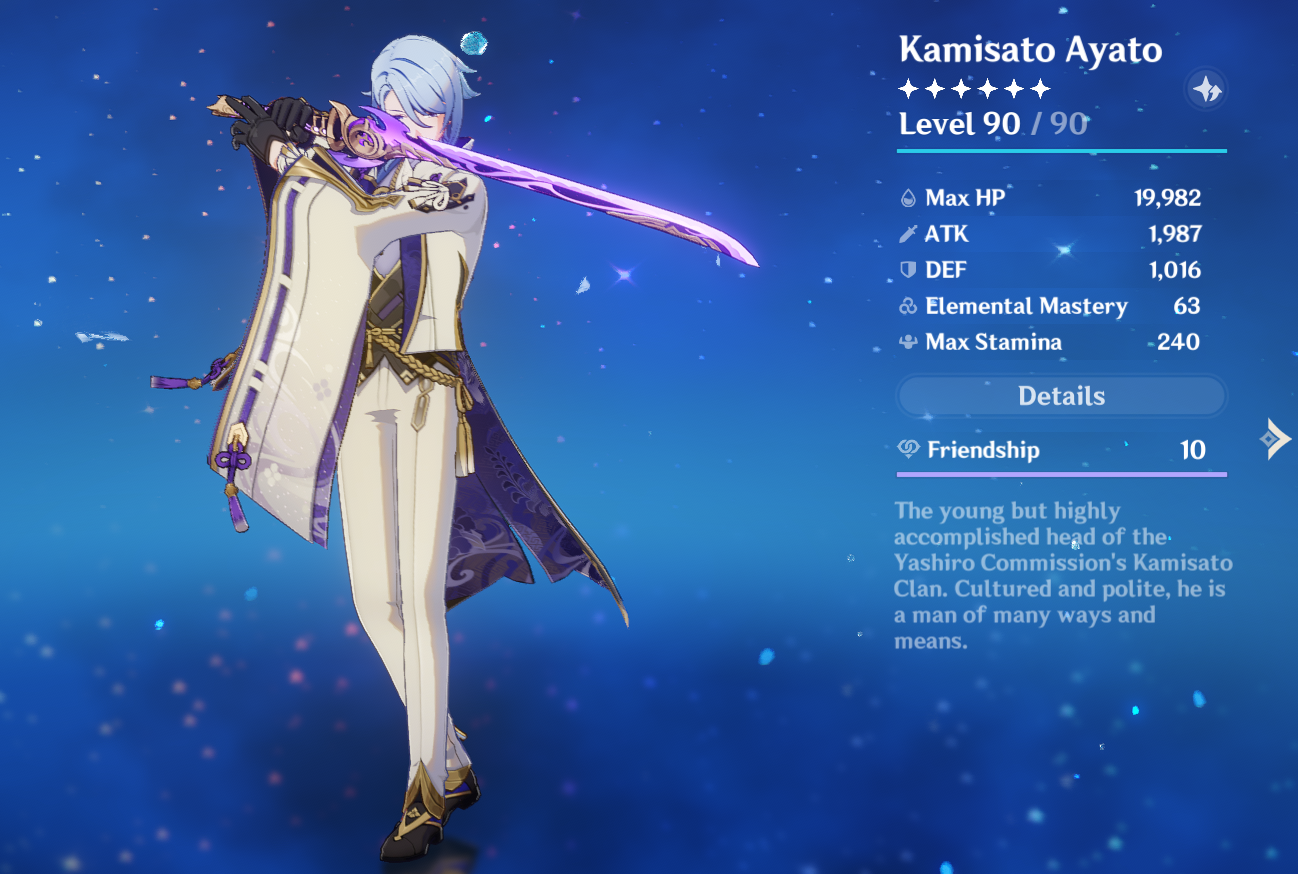Click the ATK value 1,987

tap(1176, 233)
